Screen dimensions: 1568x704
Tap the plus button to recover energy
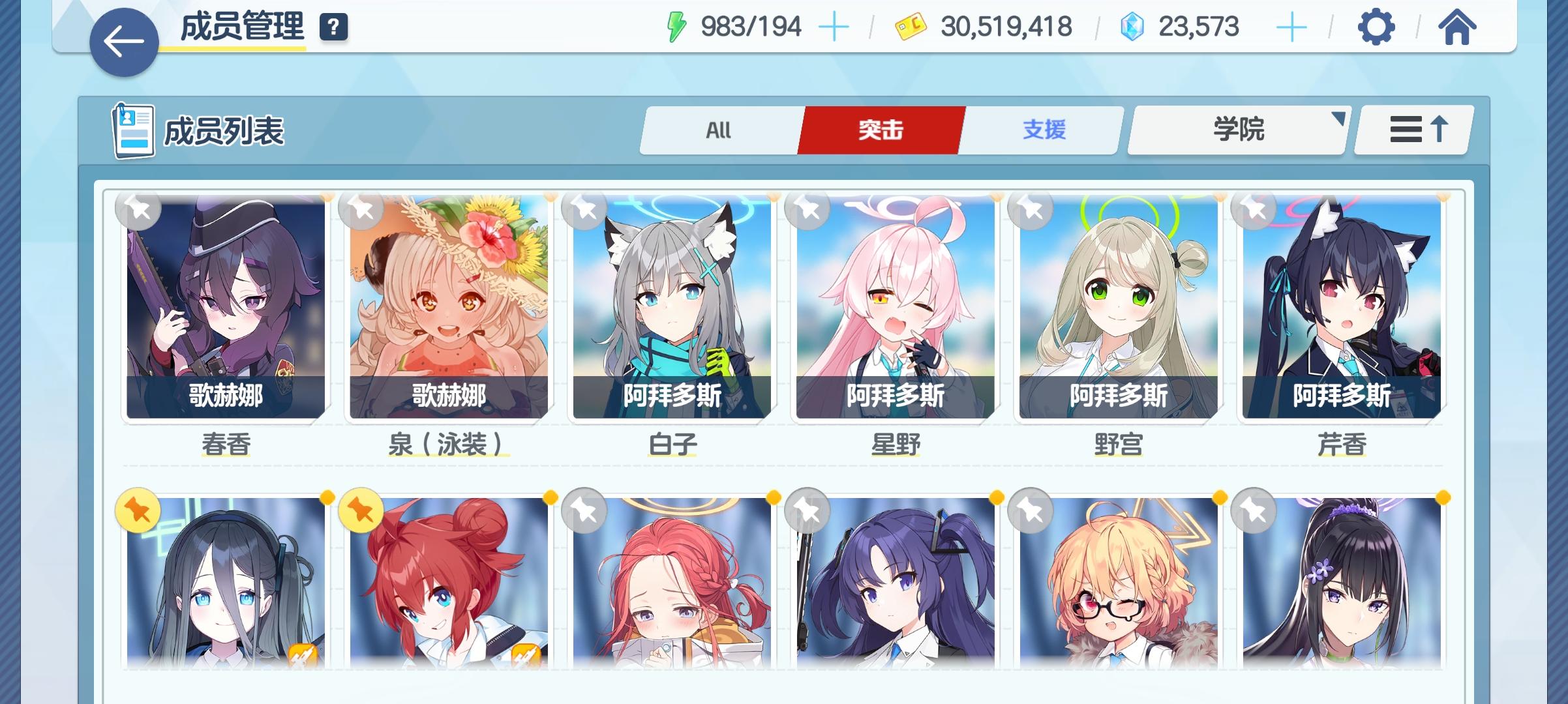(x=833, y=26)
